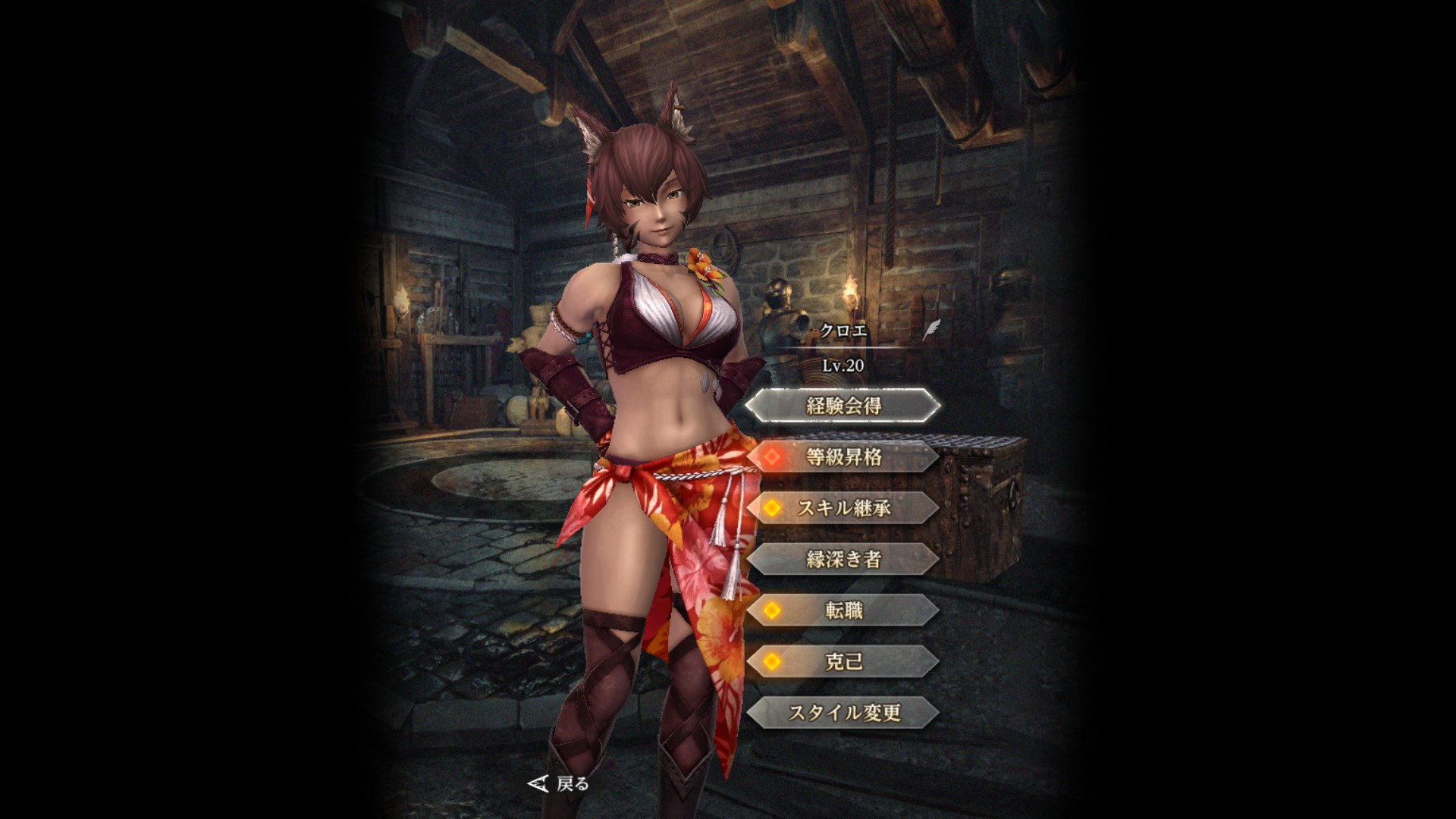Screen dimensions: 1456x819
Task: Open the 等級昇格 grade promotion option
Action: pyautogui.click(x=843, y=457)
